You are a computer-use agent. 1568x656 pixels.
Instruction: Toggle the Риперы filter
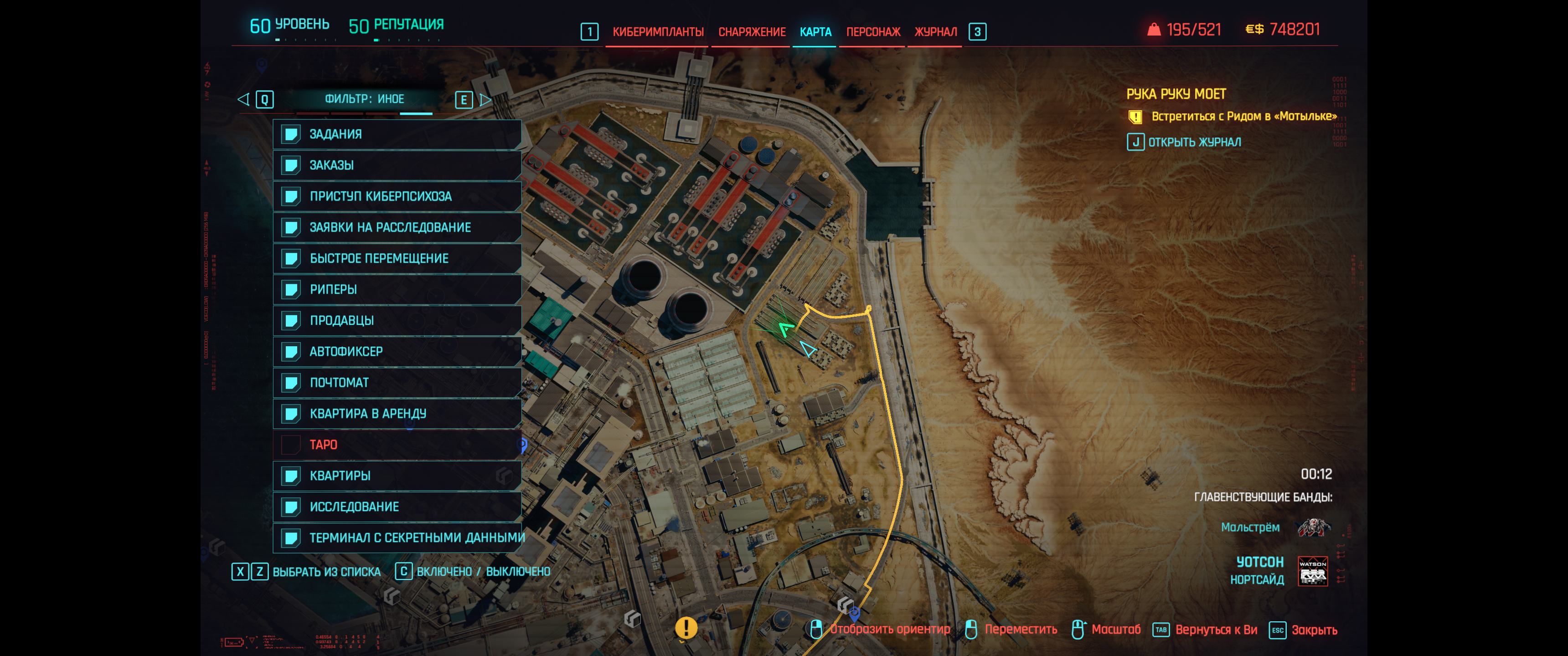click(x=397, y=290)
